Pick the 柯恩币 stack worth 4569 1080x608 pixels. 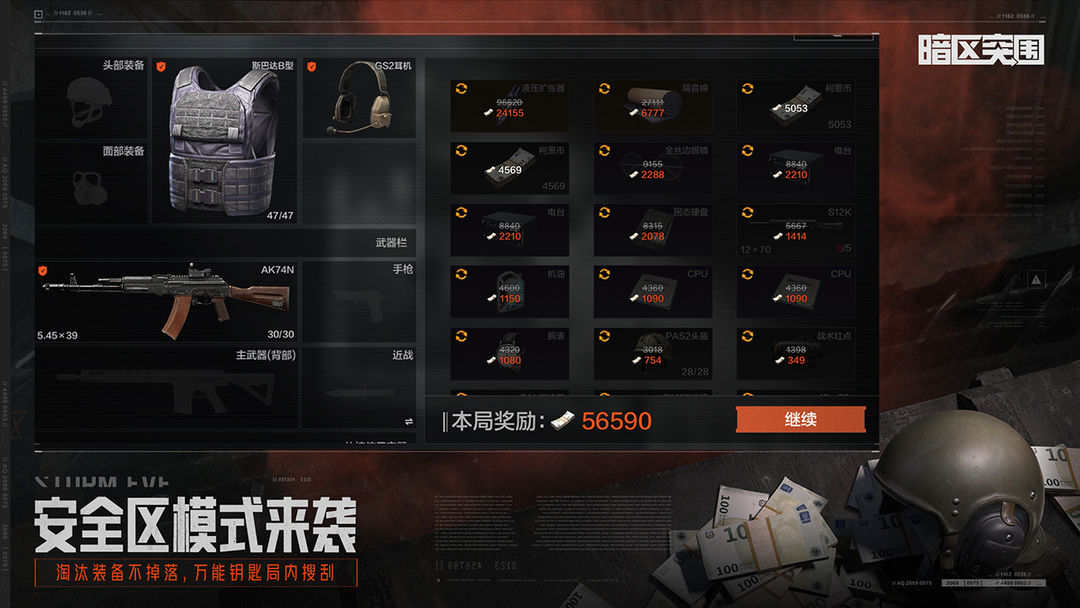pos(509,168)
